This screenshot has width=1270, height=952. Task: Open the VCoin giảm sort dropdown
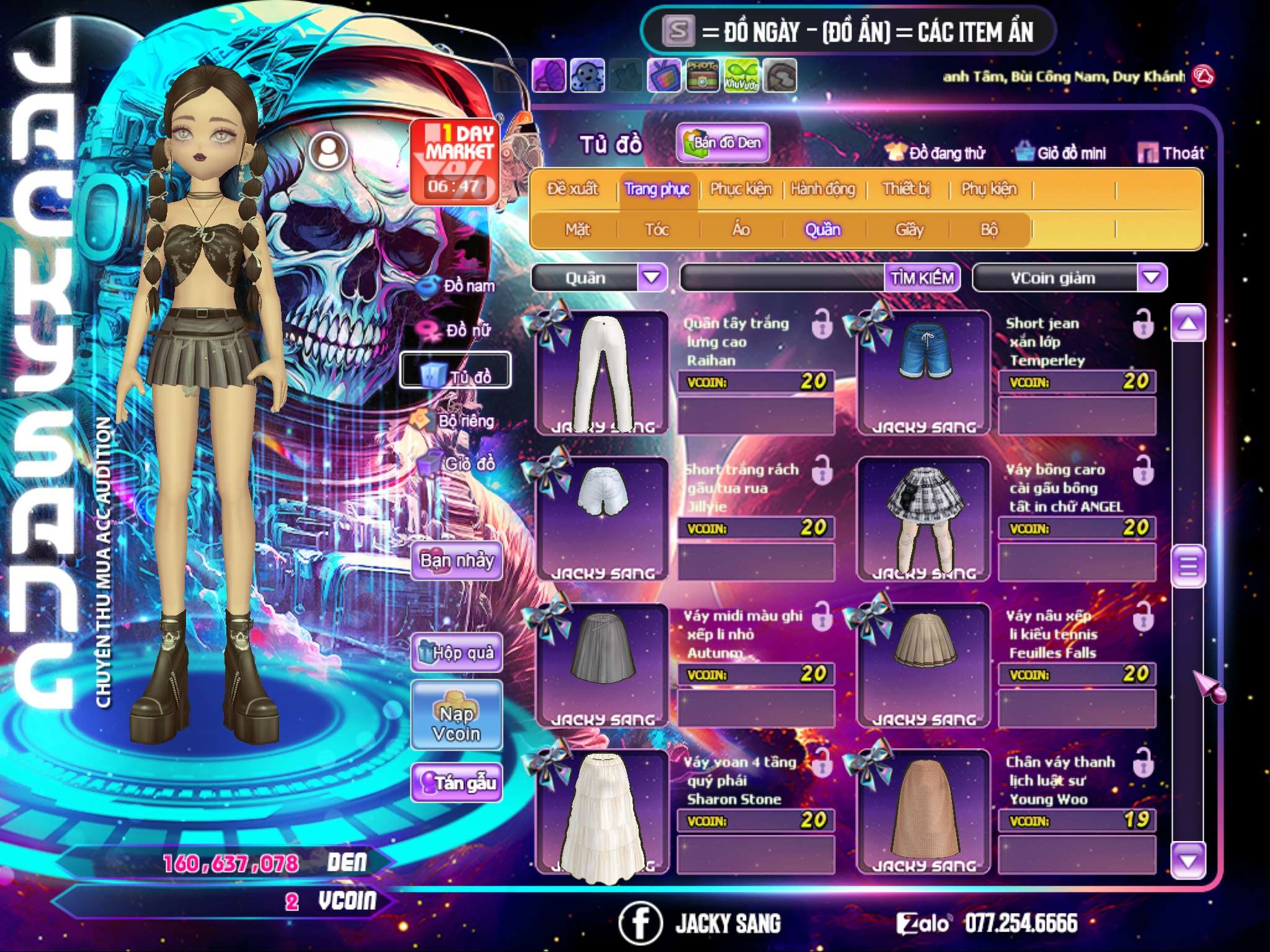1152,278
